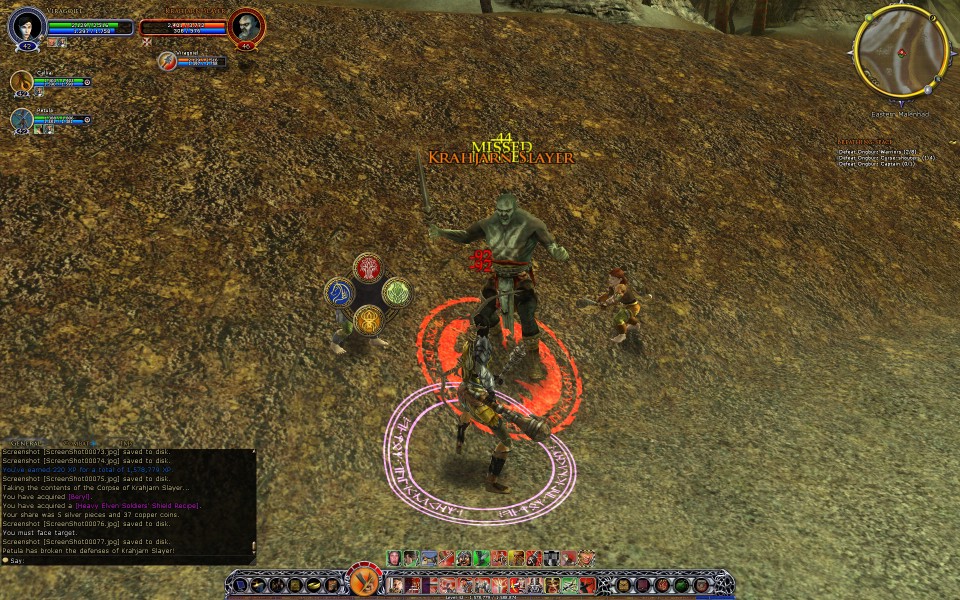Viewport: 960px width, 600px height.
Task: Select the Krahjarn Slayer target portrait
Action: click(x=246, y=26)
